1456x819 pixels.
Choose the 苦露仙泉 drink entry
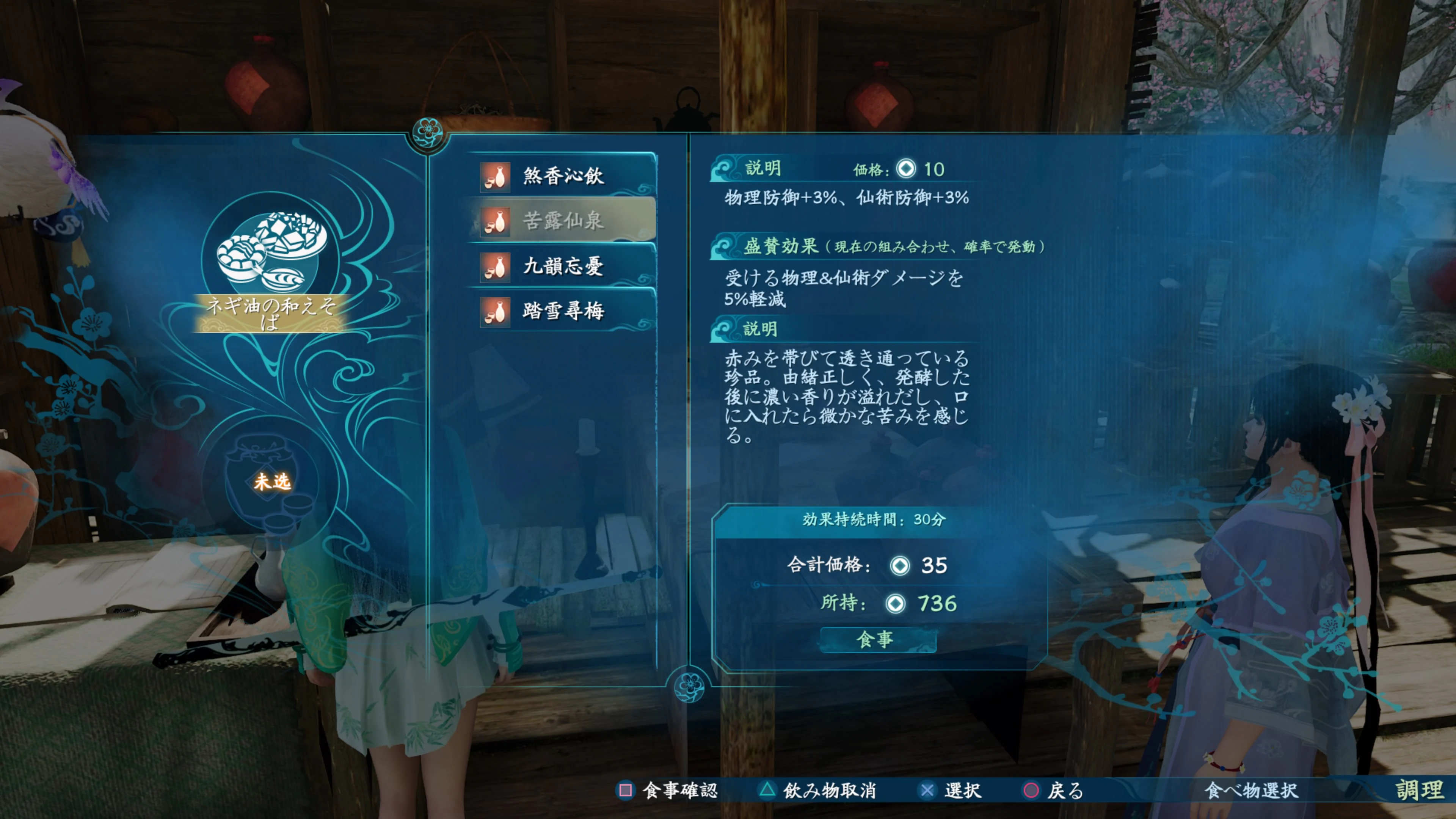point(563,220)
